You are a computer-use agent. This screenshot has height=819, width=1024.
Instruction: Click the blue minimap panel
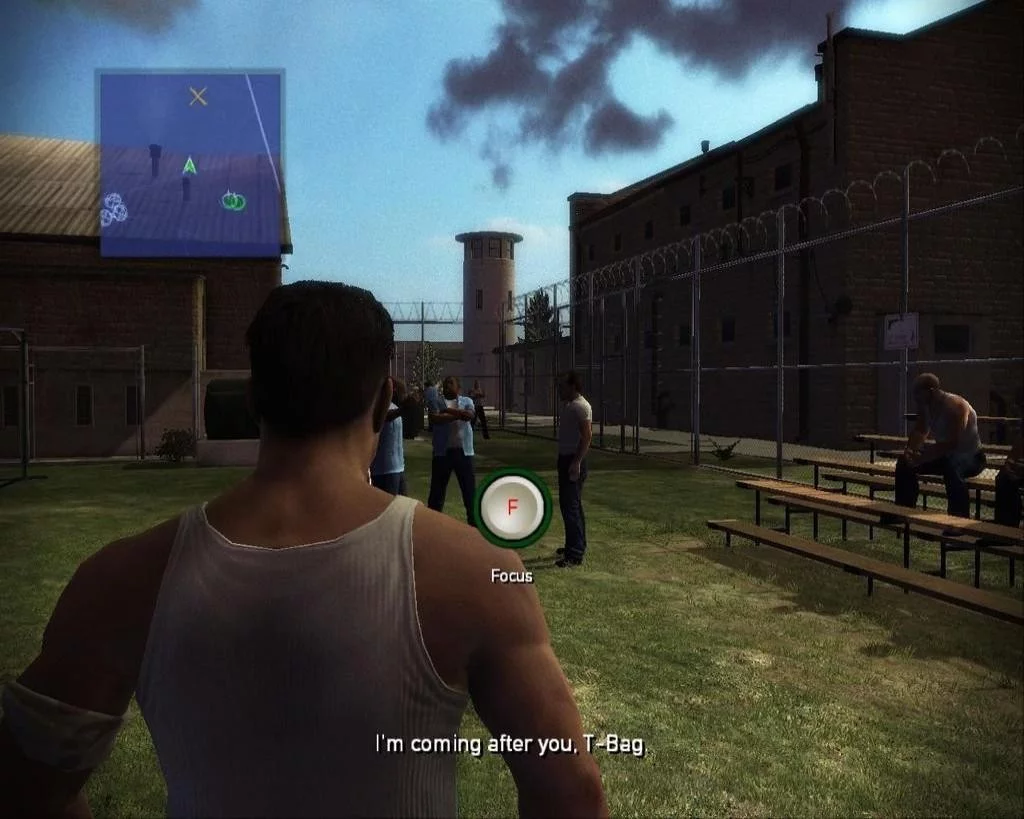tap(190, 162)
